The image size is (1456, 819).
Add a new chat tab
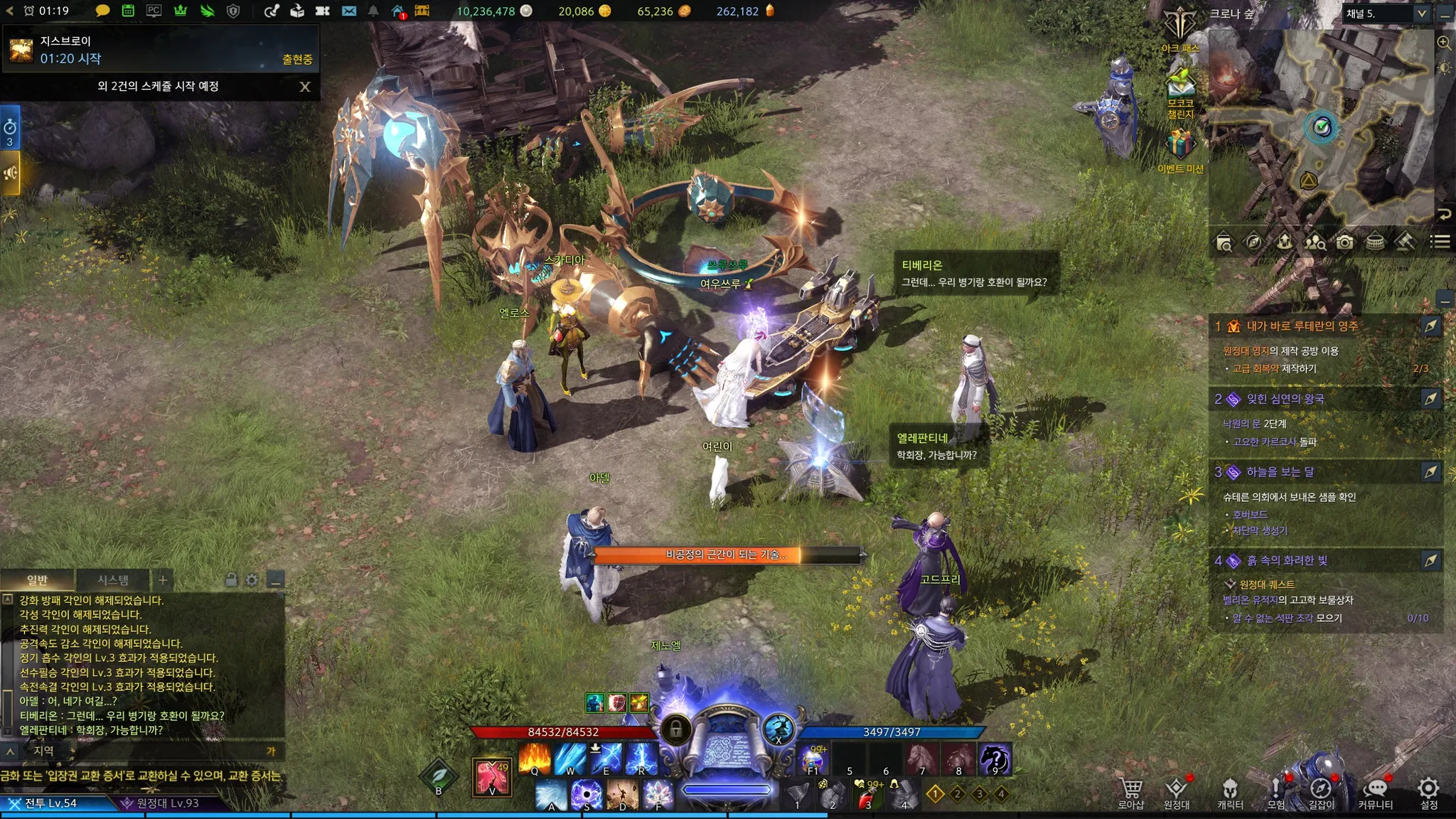pos(163,580)
